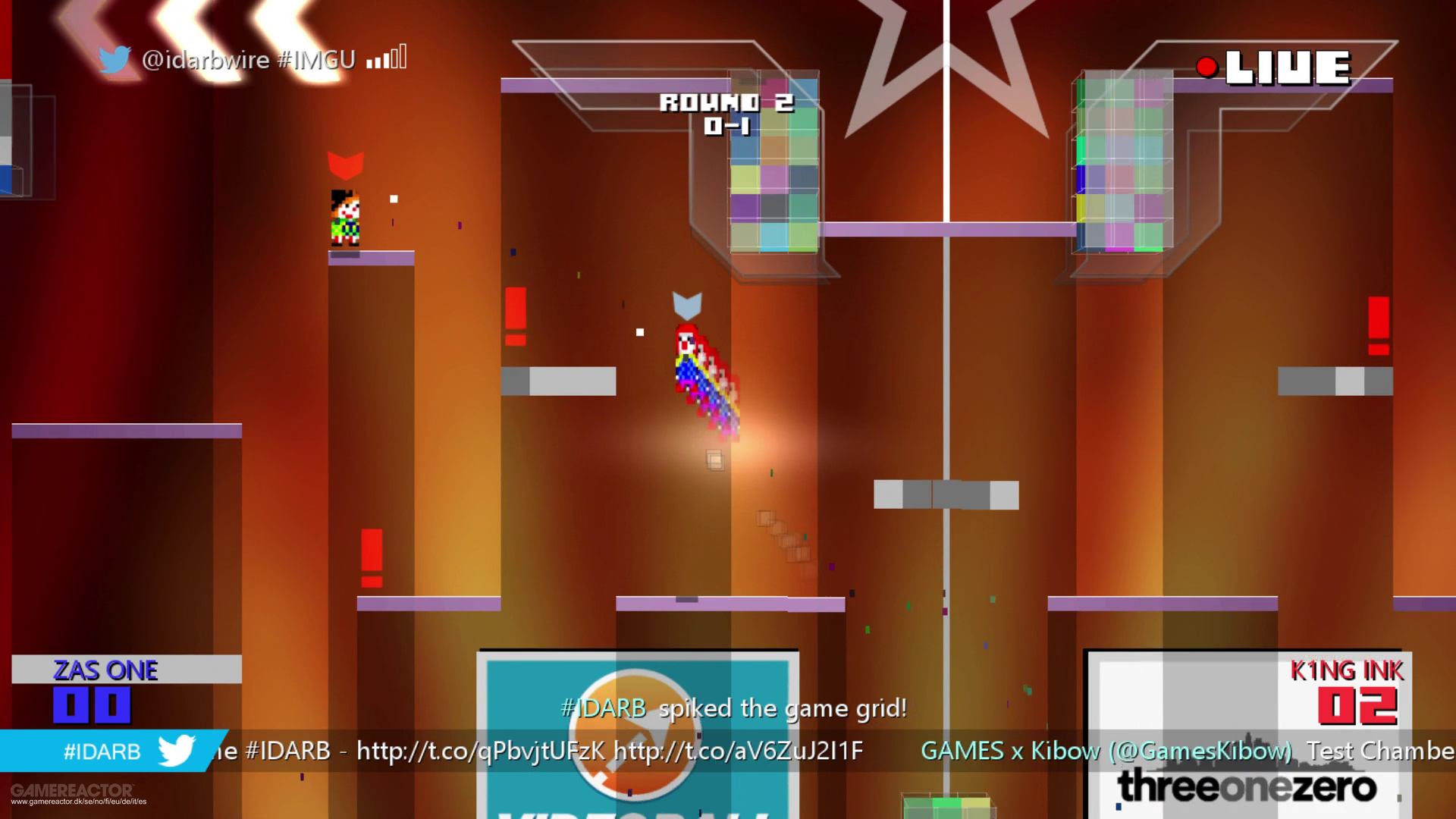Select the blue arrow above the dashing player
The height and width of the screenshot is (819, 1456).
click(x=689, y=304)
